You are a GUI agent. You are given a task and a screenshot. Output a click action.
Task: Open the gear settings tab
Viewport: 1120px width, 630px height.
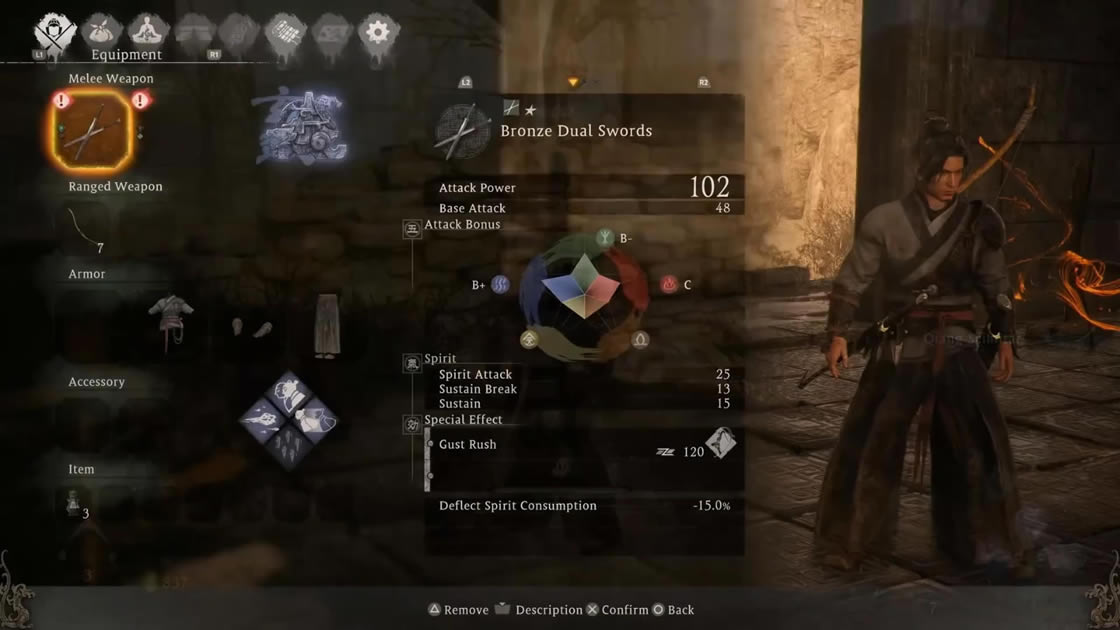[377, 32]
